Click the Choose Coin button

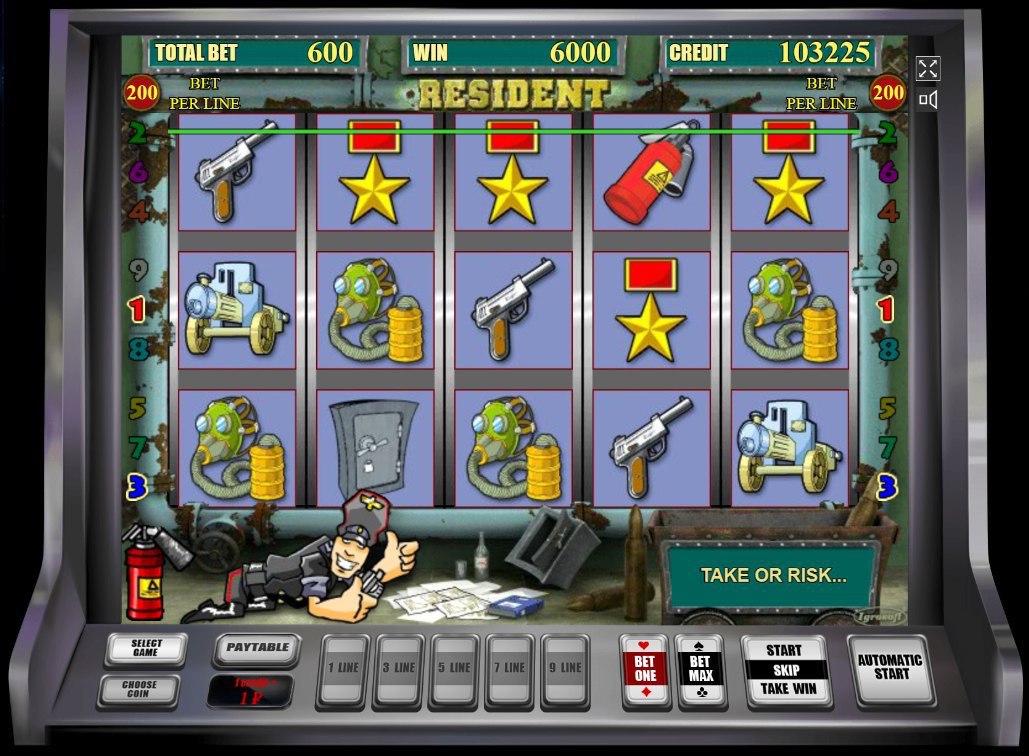coord(139,689)
